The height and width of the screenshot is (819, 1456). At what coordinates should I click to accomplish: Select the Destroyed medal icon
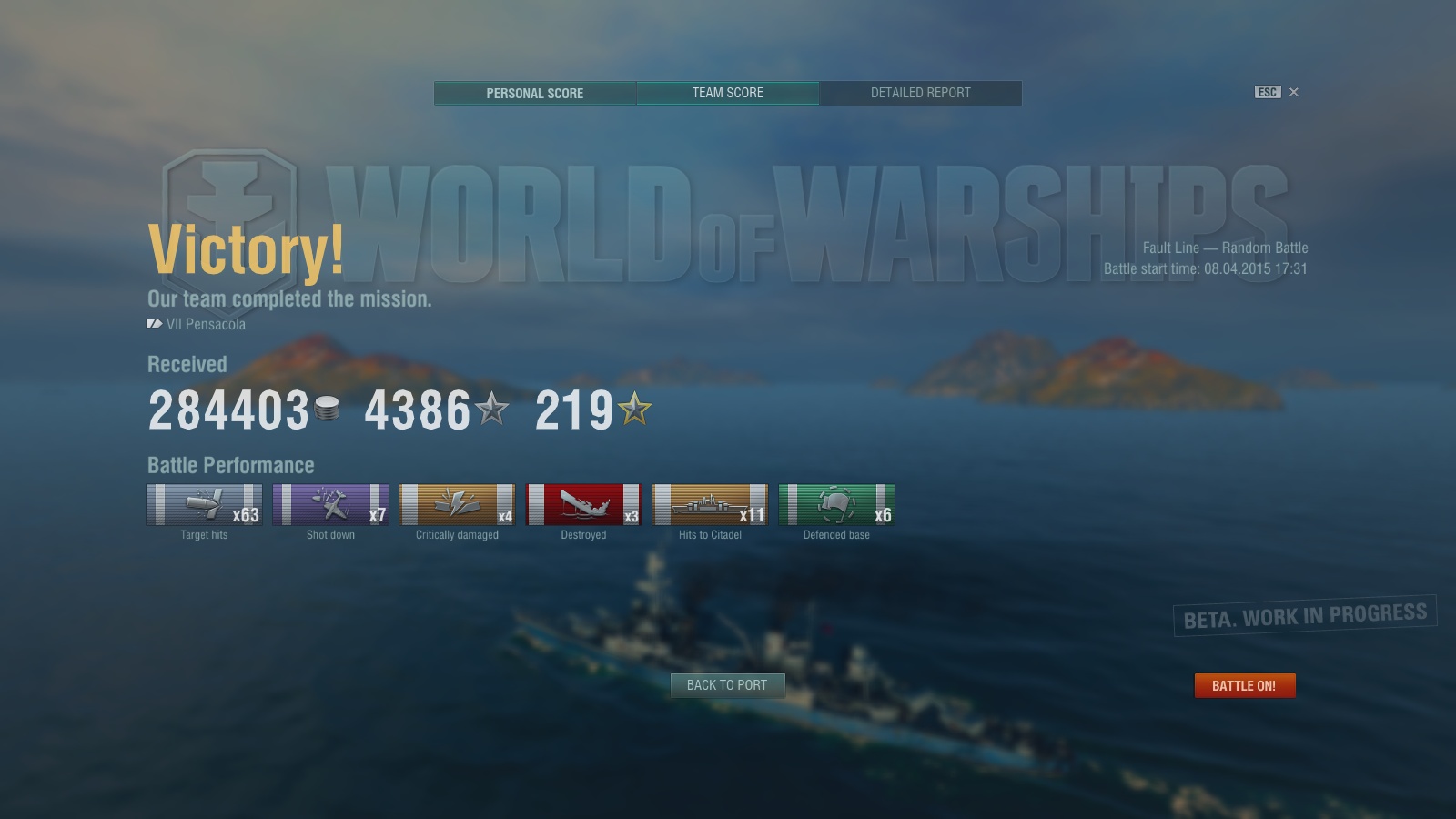click(x=583, y=505)
